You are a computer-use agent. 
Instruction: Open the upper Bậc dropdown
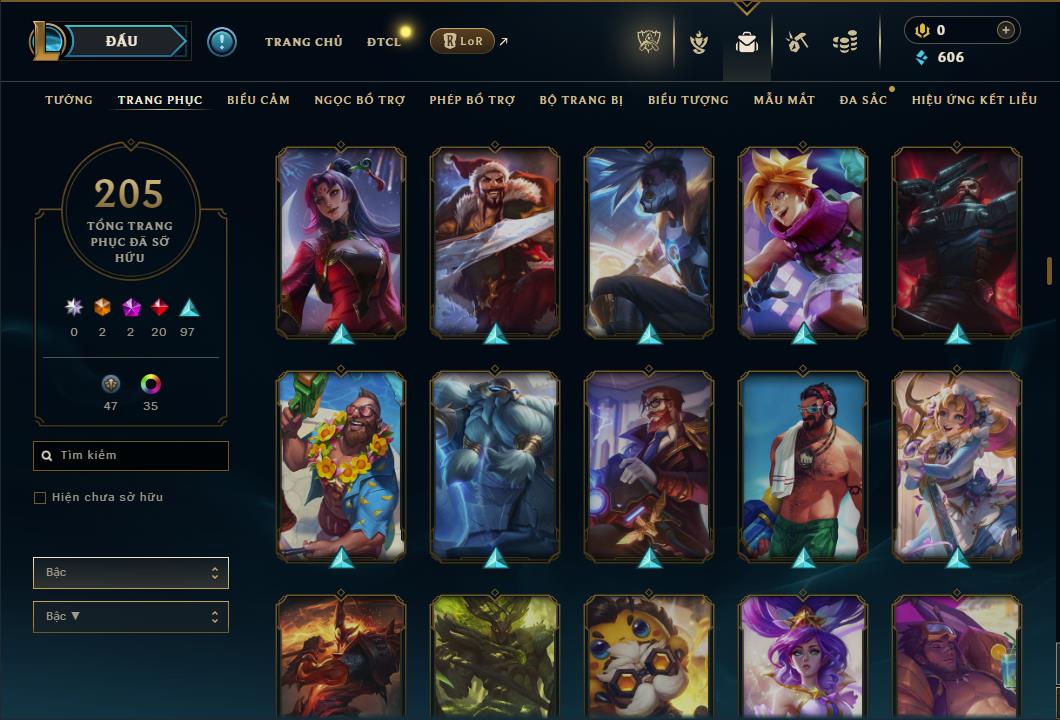click(131, 573)
